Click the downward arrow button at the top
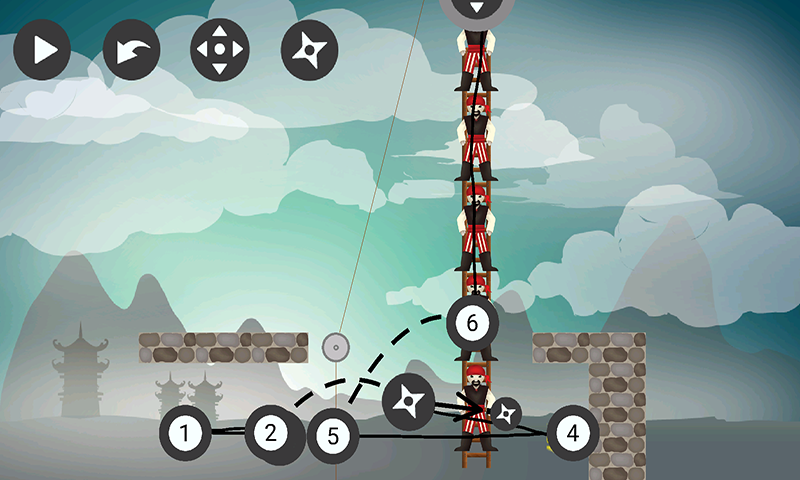 click(x=476, y=8)
